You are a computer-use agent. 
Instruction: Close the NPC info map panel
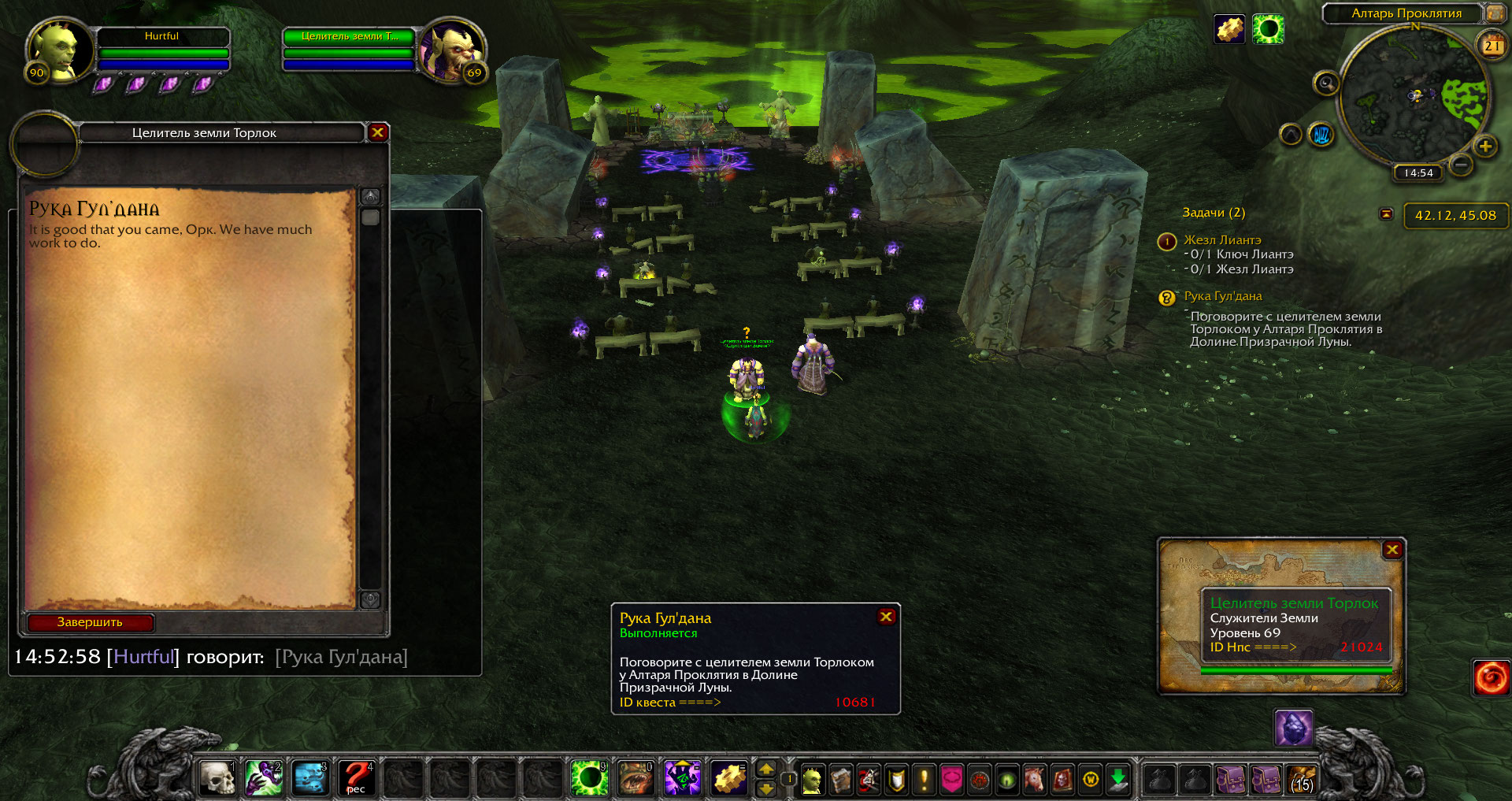pos(1392,550)
